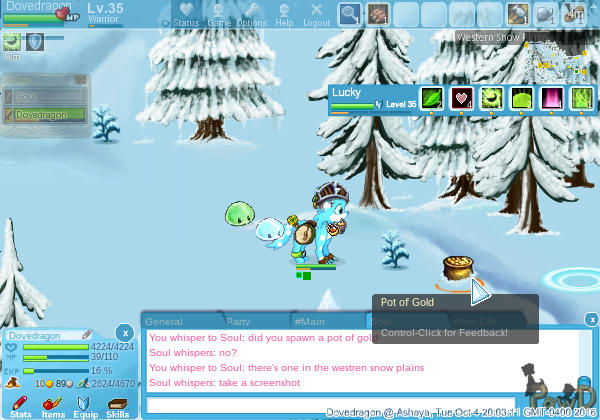This screenshot has width=600, height=420.
Task: Log out of the game
Action: coord(317,14)
